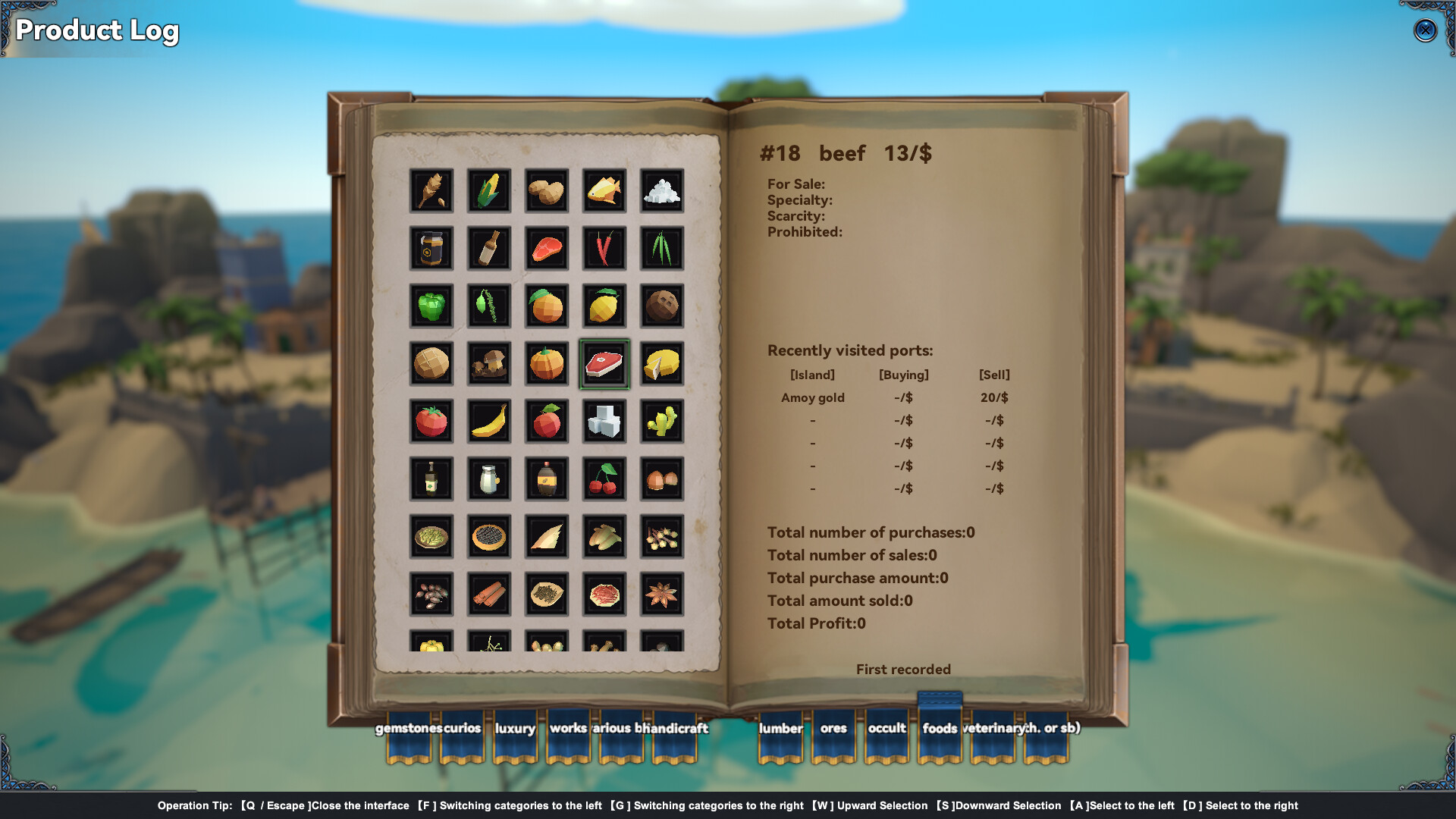The image size is (1456, 819).
Task: Select the star anise item icon
Action: point(661,594)
